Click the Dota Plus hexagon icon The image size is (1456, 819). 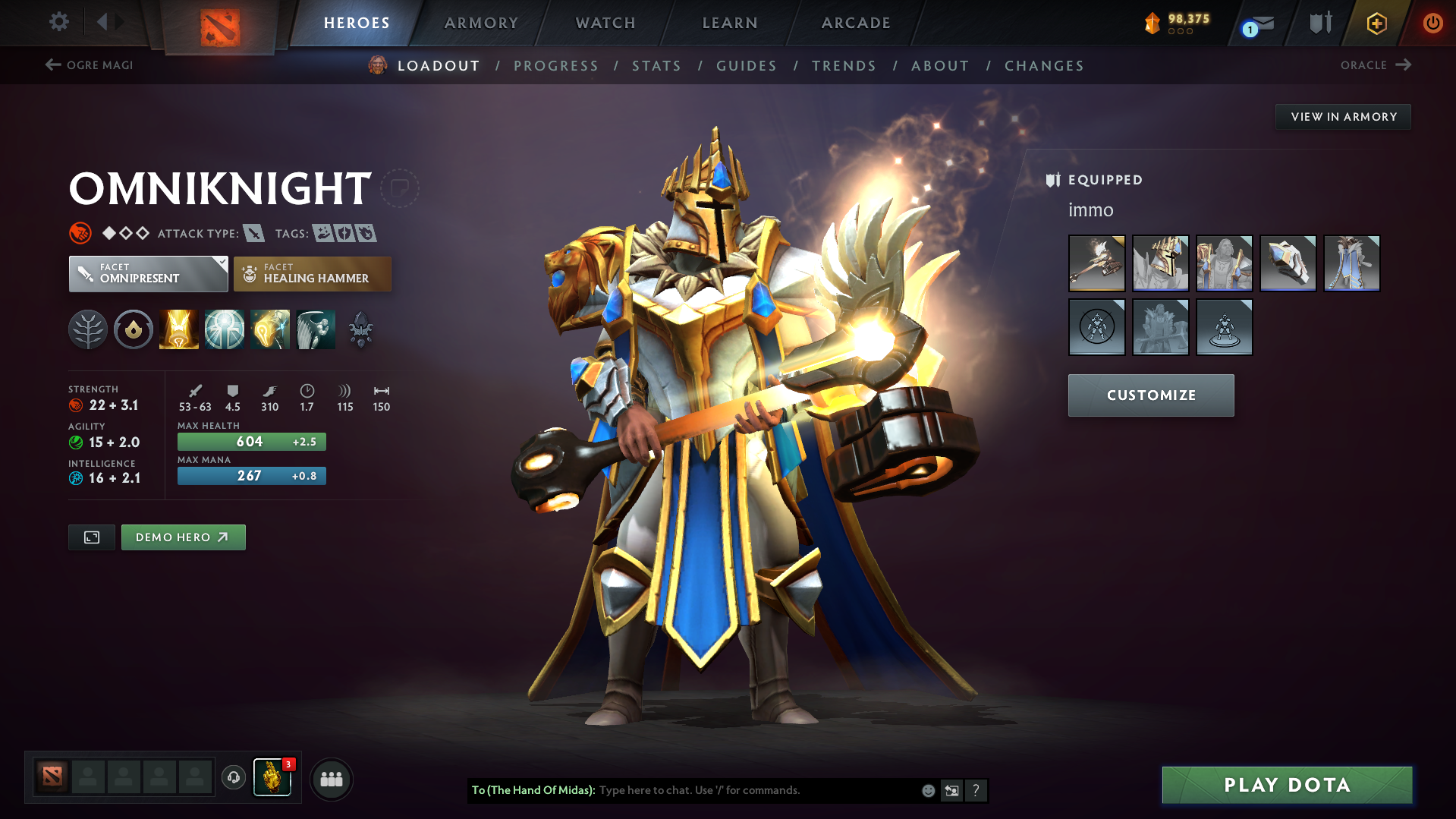coord(1375,23)
